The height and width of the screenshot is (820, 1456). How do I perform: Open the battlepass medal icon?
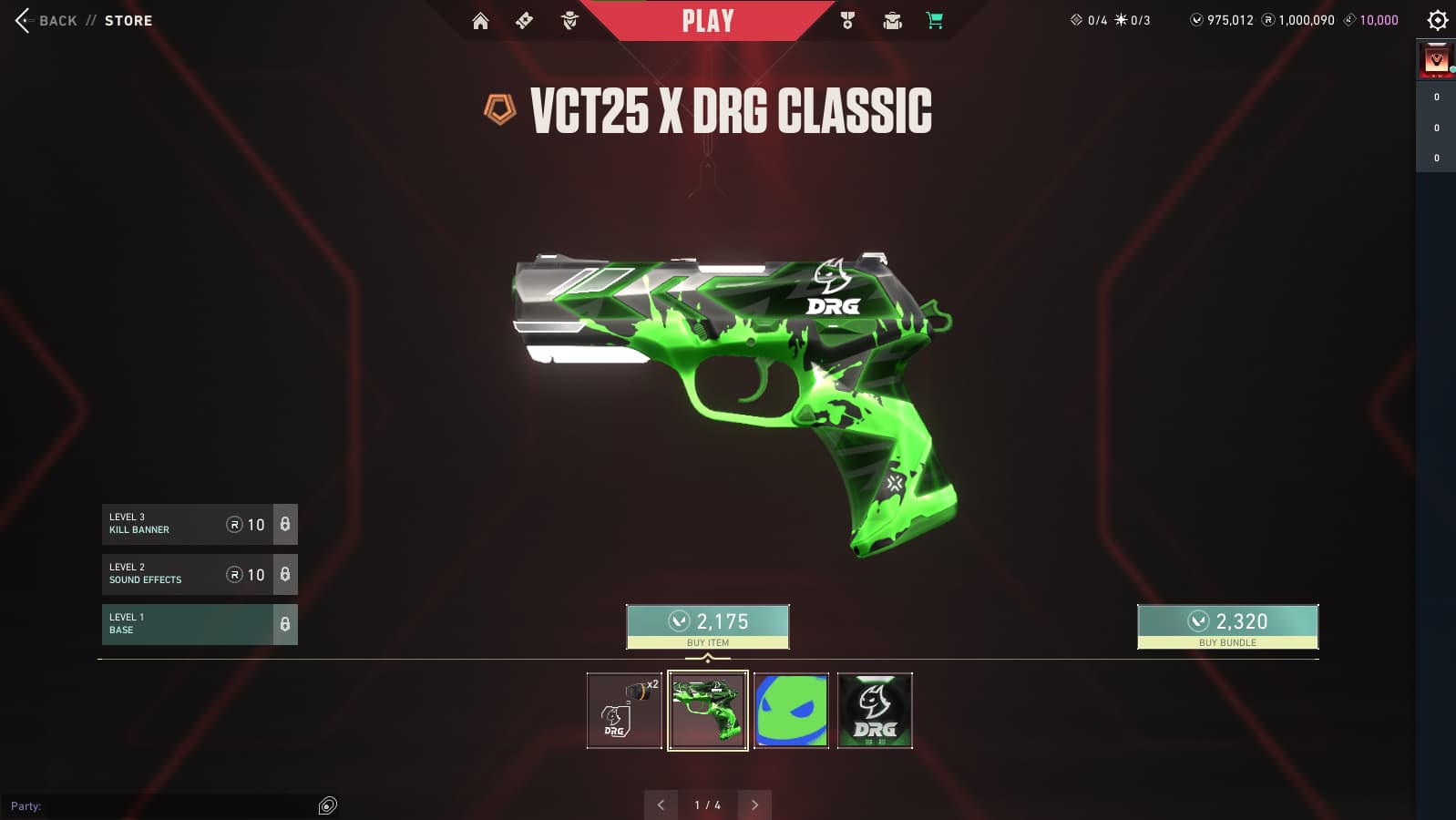[x=847, y=21]
